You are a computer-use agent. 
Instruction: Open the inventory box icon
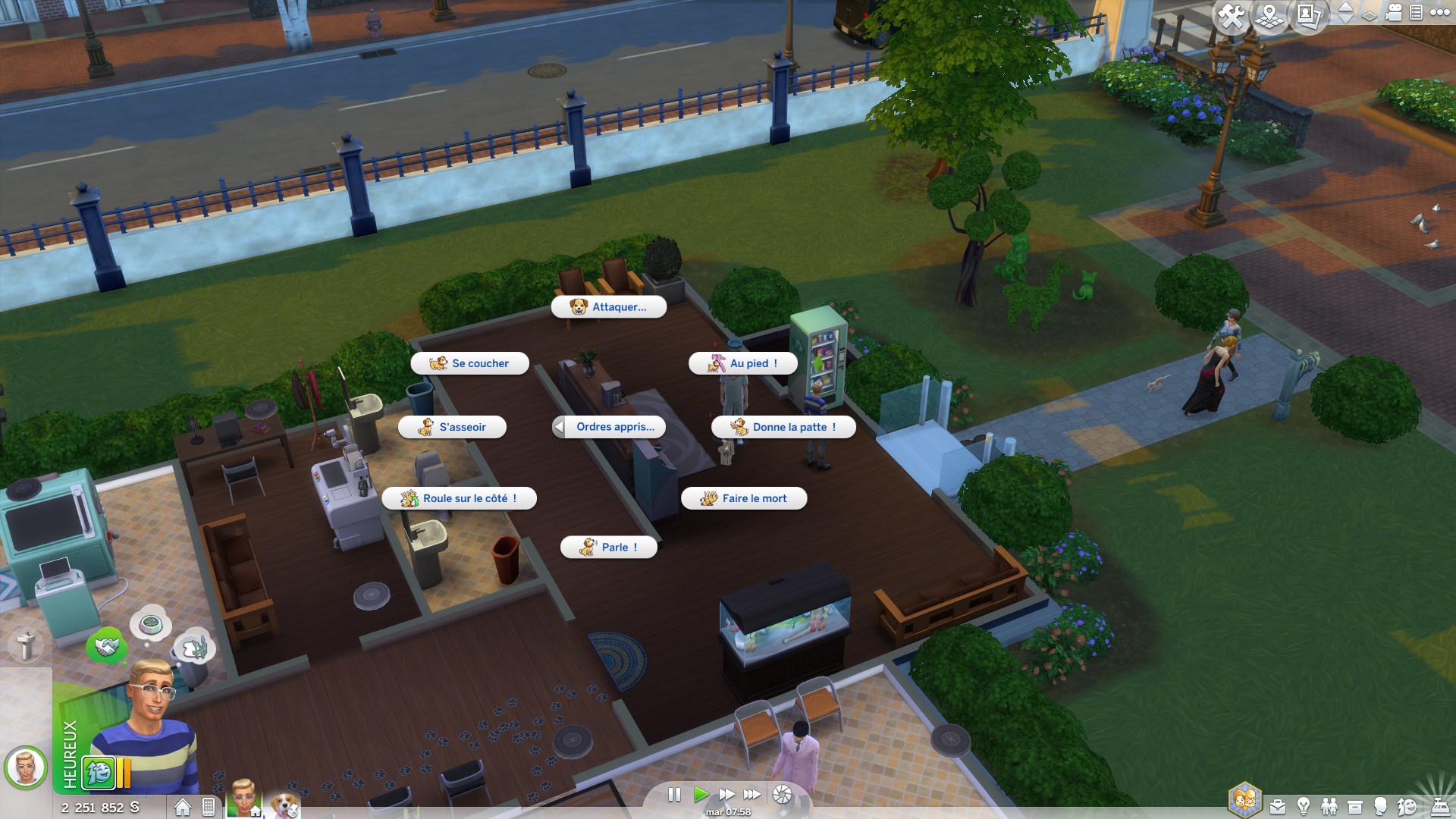[1356, 807]
